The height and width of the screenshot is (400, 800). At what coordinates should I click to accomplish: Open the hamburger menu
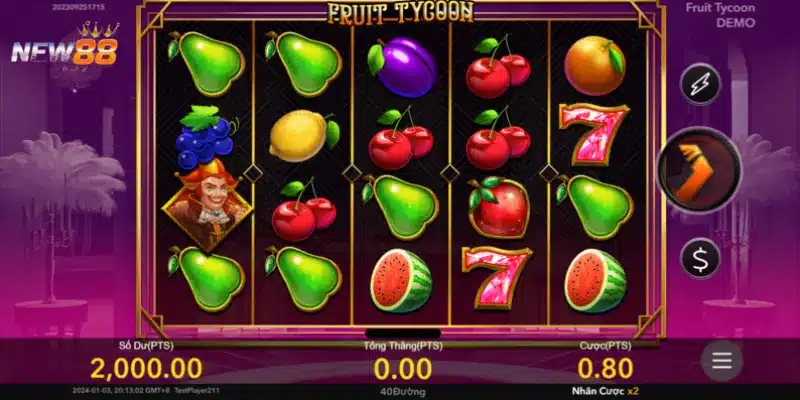click(722, 360)
